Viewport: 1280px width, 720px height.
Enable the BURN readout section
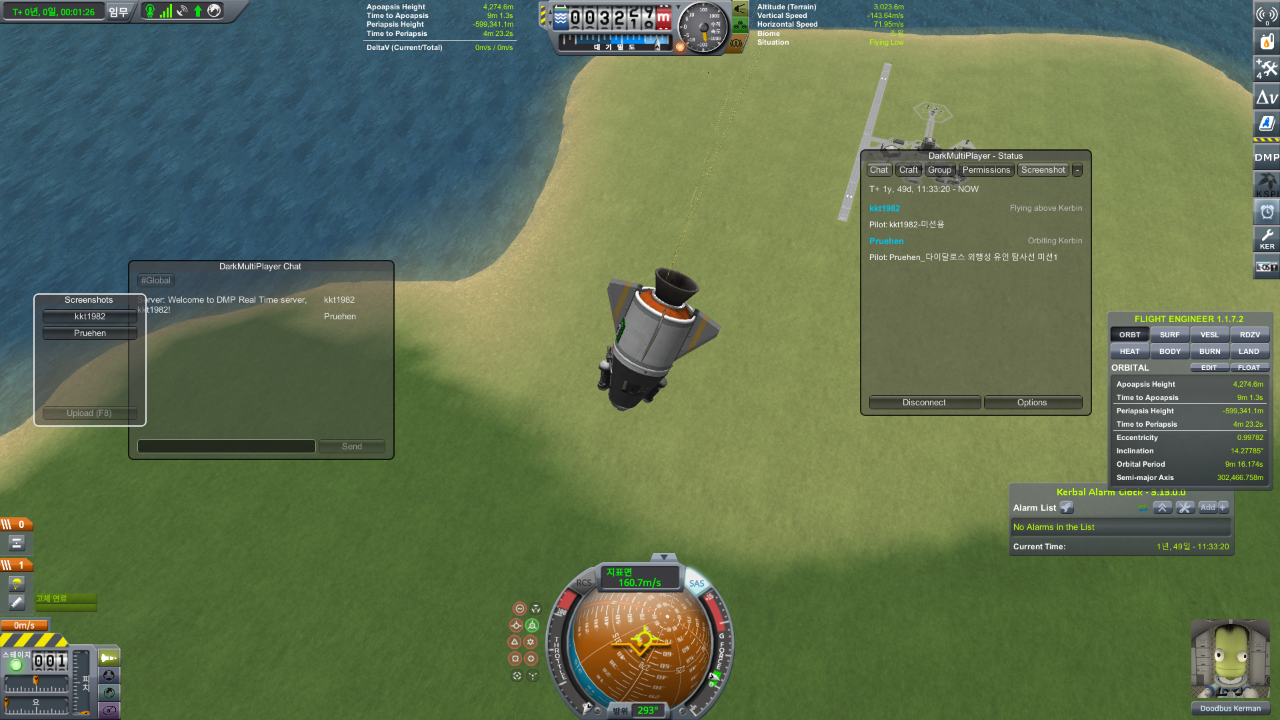(x=1209, y=352)
